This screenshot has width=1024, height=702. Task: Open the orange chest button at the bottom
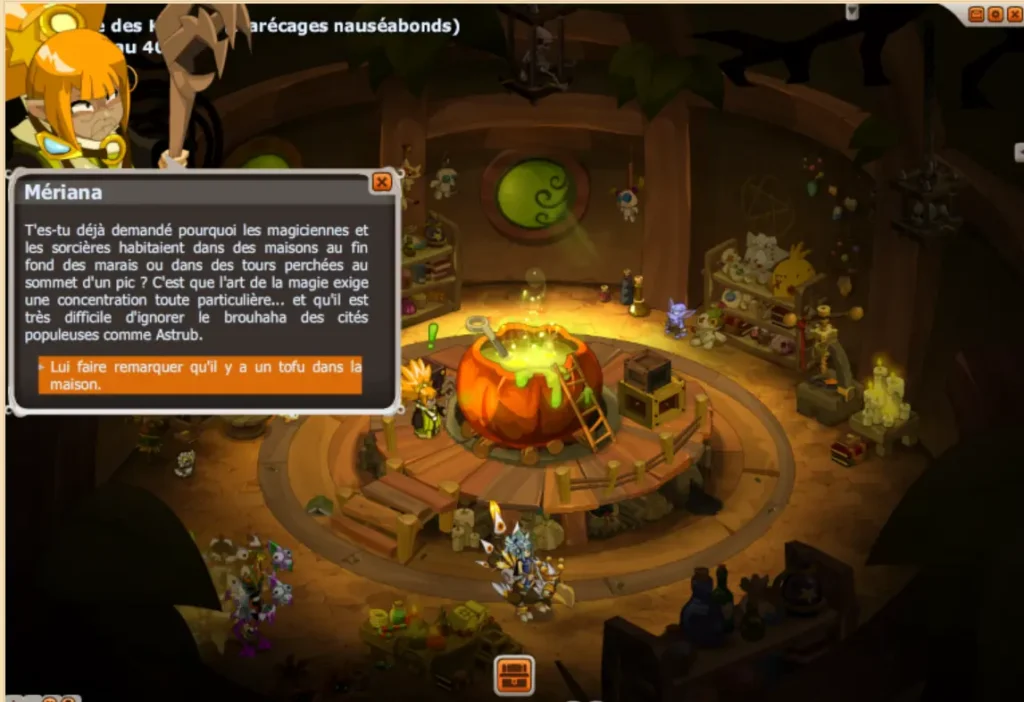click(x=514, y=675)
